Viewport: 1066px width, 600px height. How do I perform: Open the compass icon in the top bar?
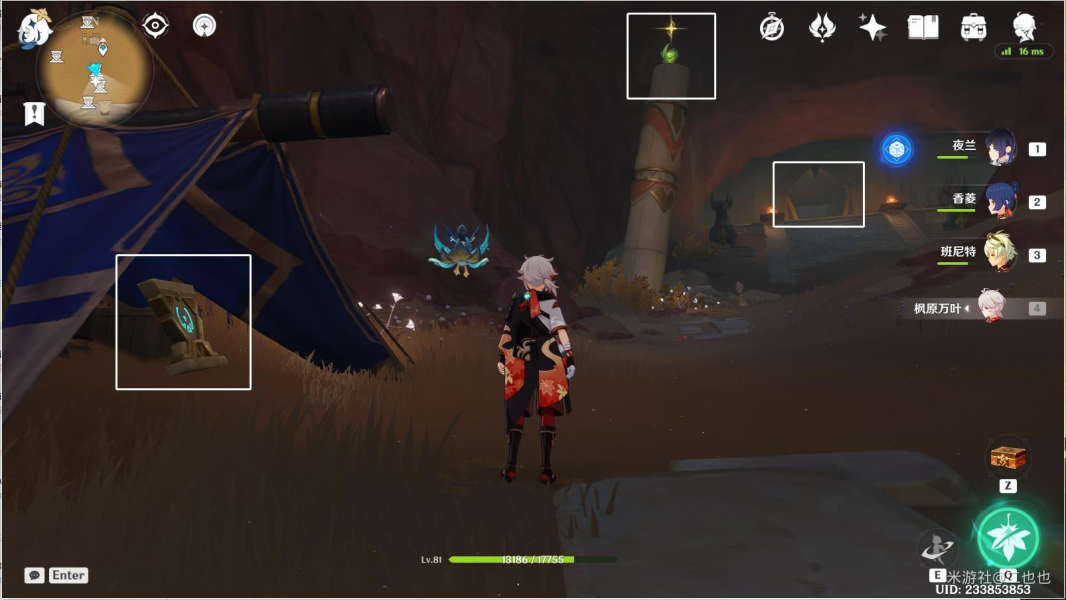click(x=771, y=28)
